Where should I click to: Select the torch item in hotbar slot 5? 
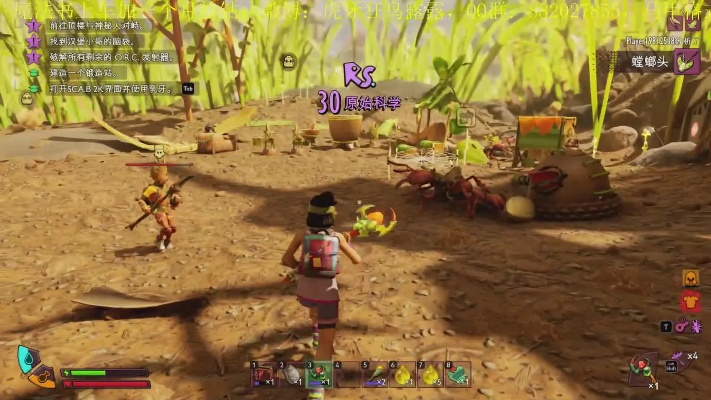pos(374,374)
